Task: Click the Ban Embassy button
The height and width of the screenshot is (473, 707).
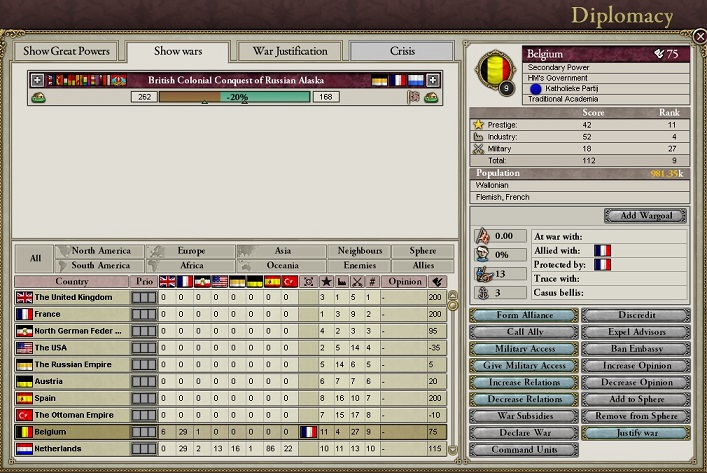Action: (637, 349)
